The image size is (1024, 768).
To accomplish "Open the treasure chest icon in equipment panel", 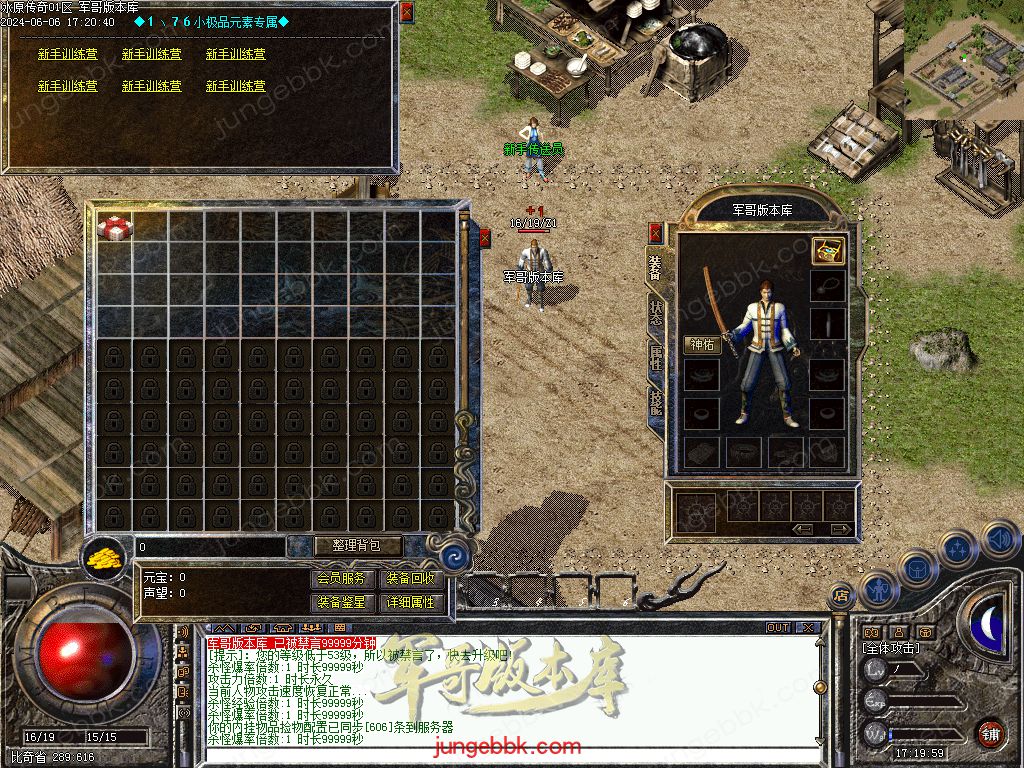I will [827, 250].
